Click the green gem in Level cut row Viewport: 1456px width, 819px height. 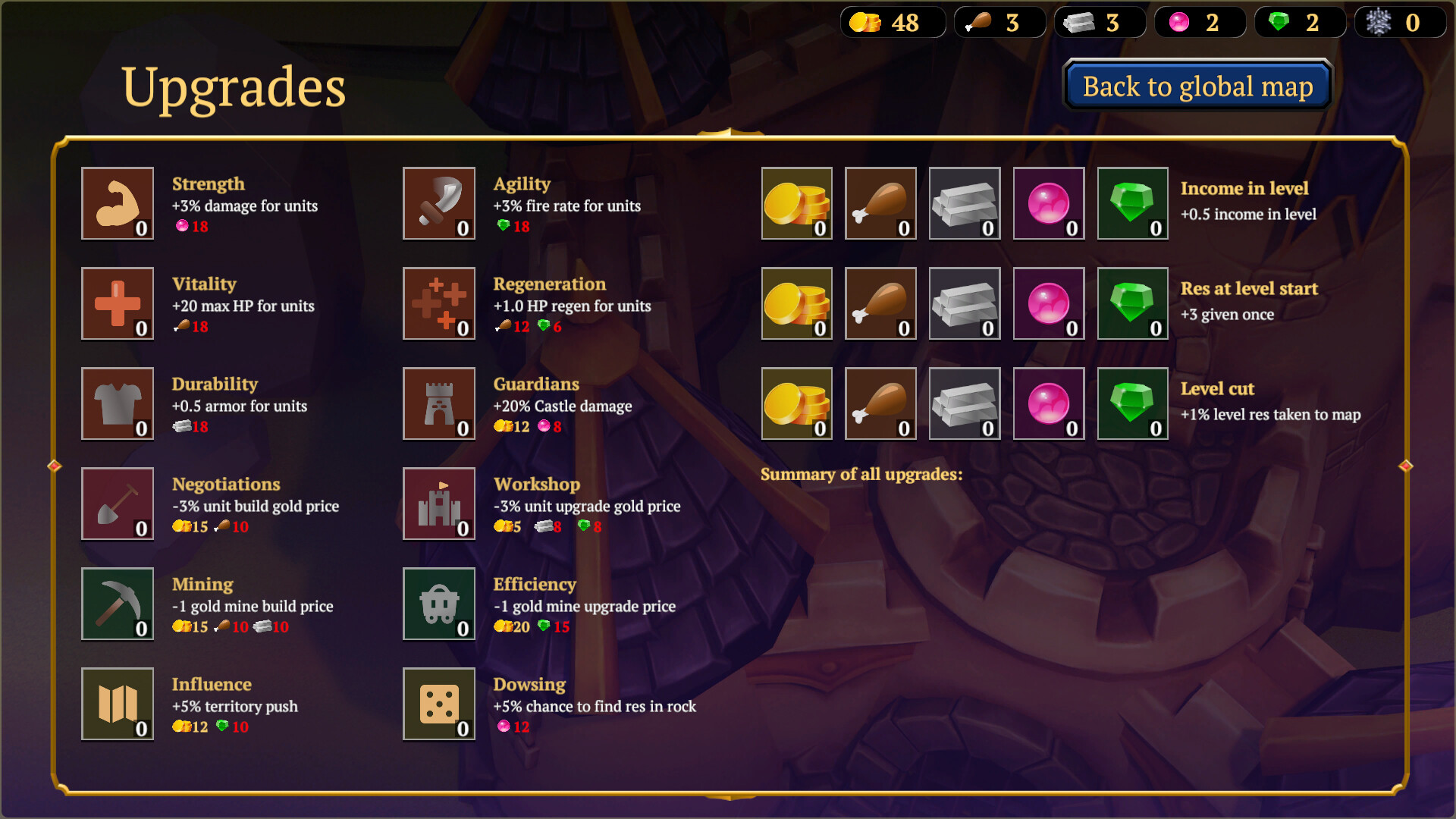coord(1131,403)
